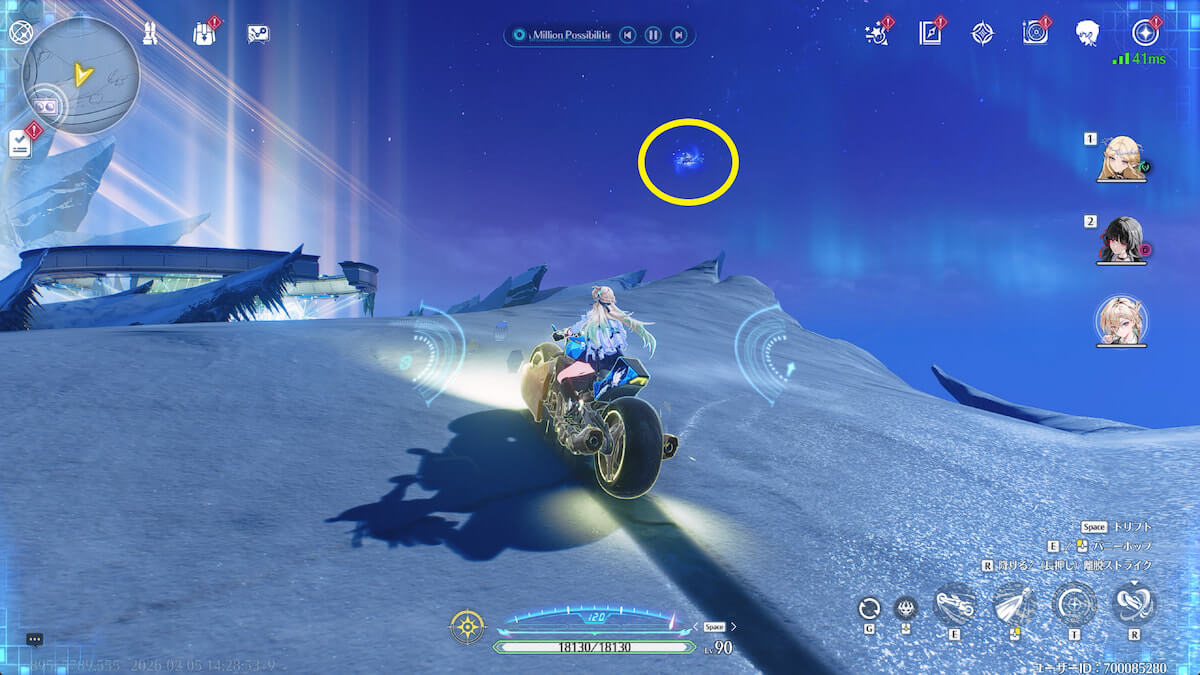The image size is (1200, 675).
Task: Skip to the next music track
Action: (679, 35)
